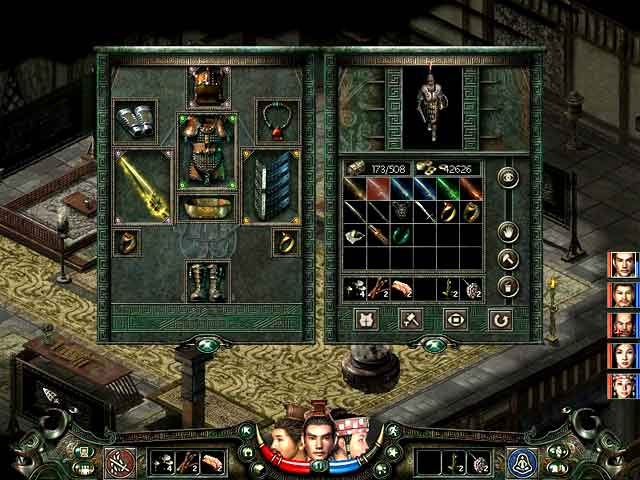Viewport: 640px width, 480px height.
Task: Select the green emerald ring in inventory
Action: (x=400, y=236)
